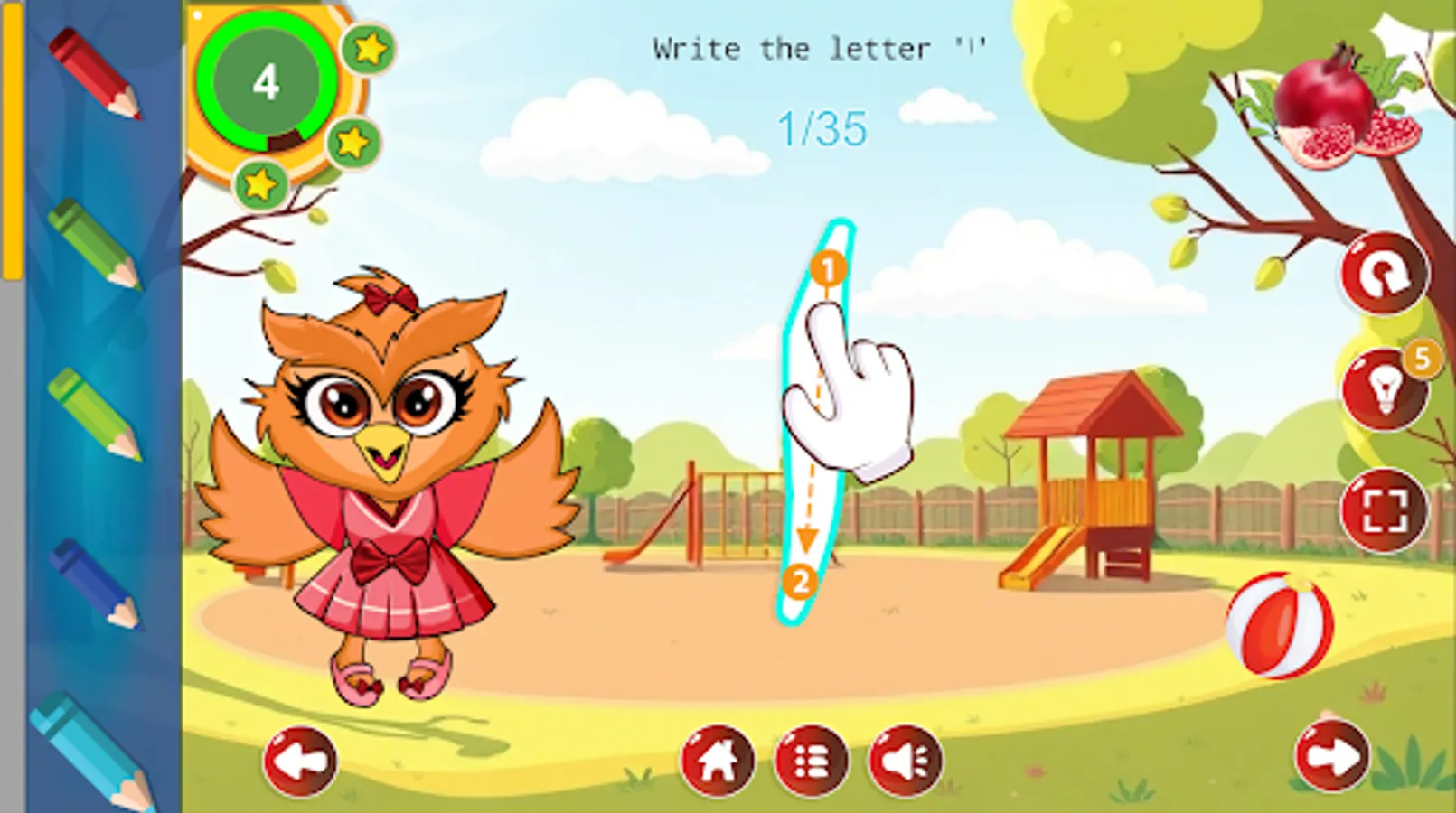
Task: Tap the bottom-left star under the score circle
Action: click(x=259, y=185)
